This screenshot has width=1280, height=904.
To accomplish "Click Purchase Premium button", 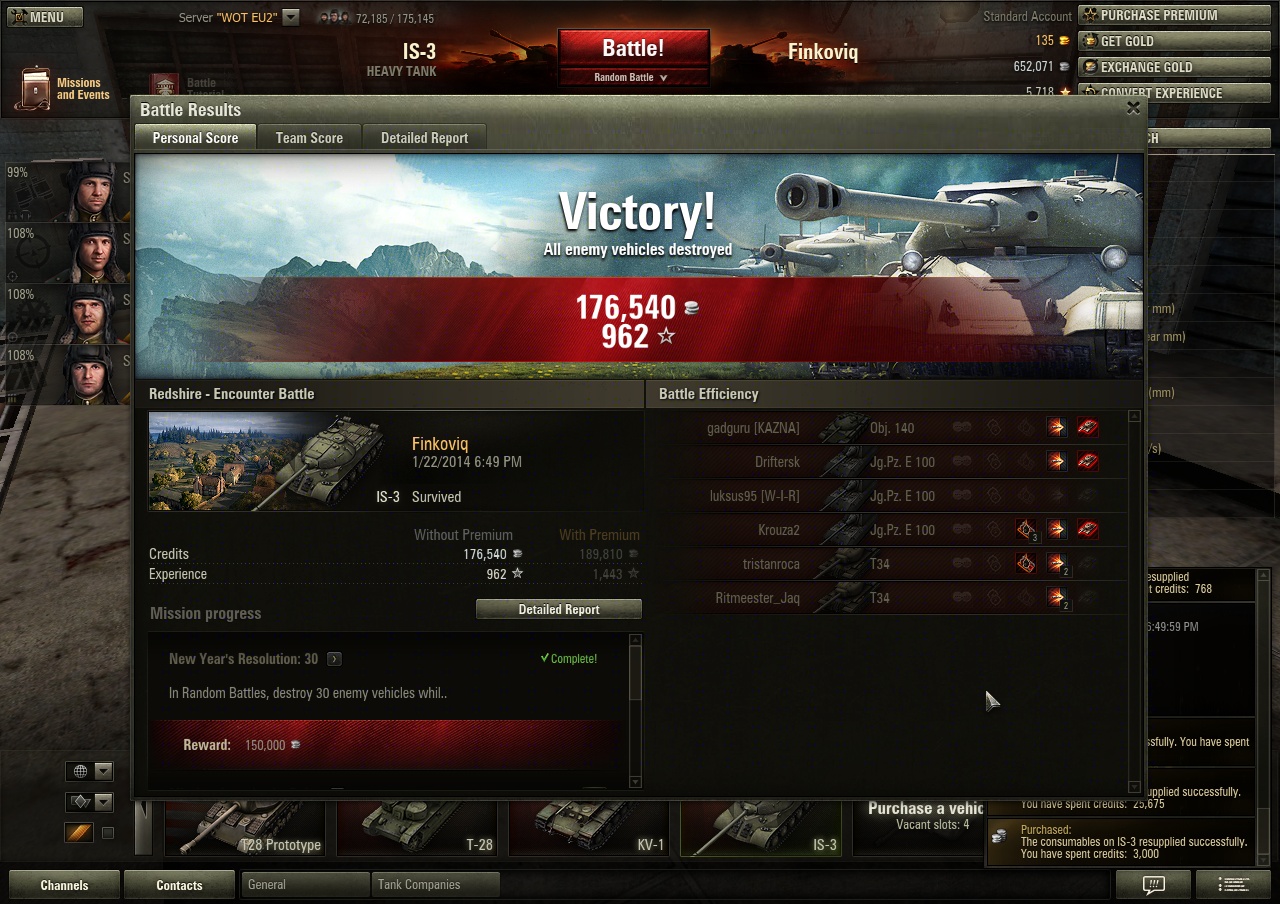I will (x=1172, y=15).
